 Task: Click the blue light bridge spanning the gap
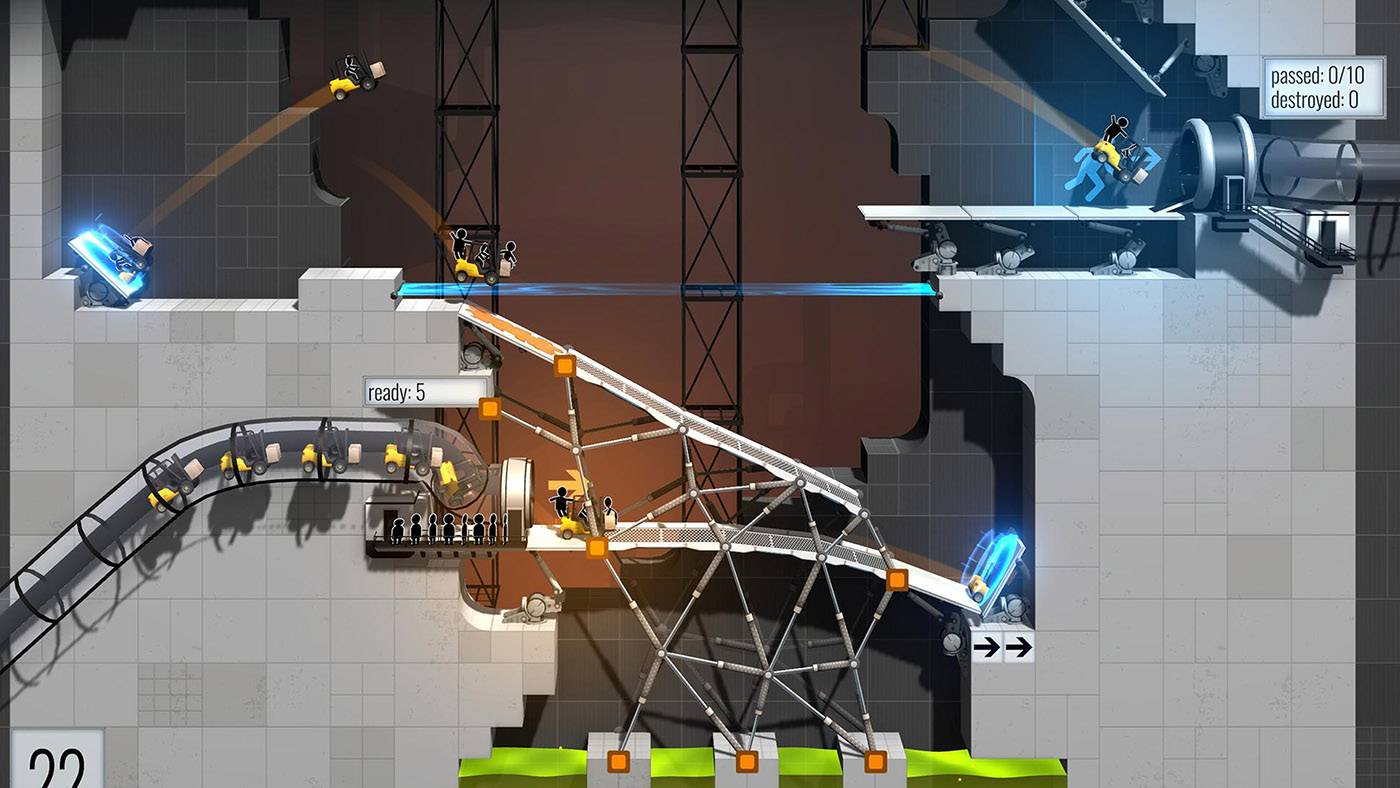coord(670,290)
